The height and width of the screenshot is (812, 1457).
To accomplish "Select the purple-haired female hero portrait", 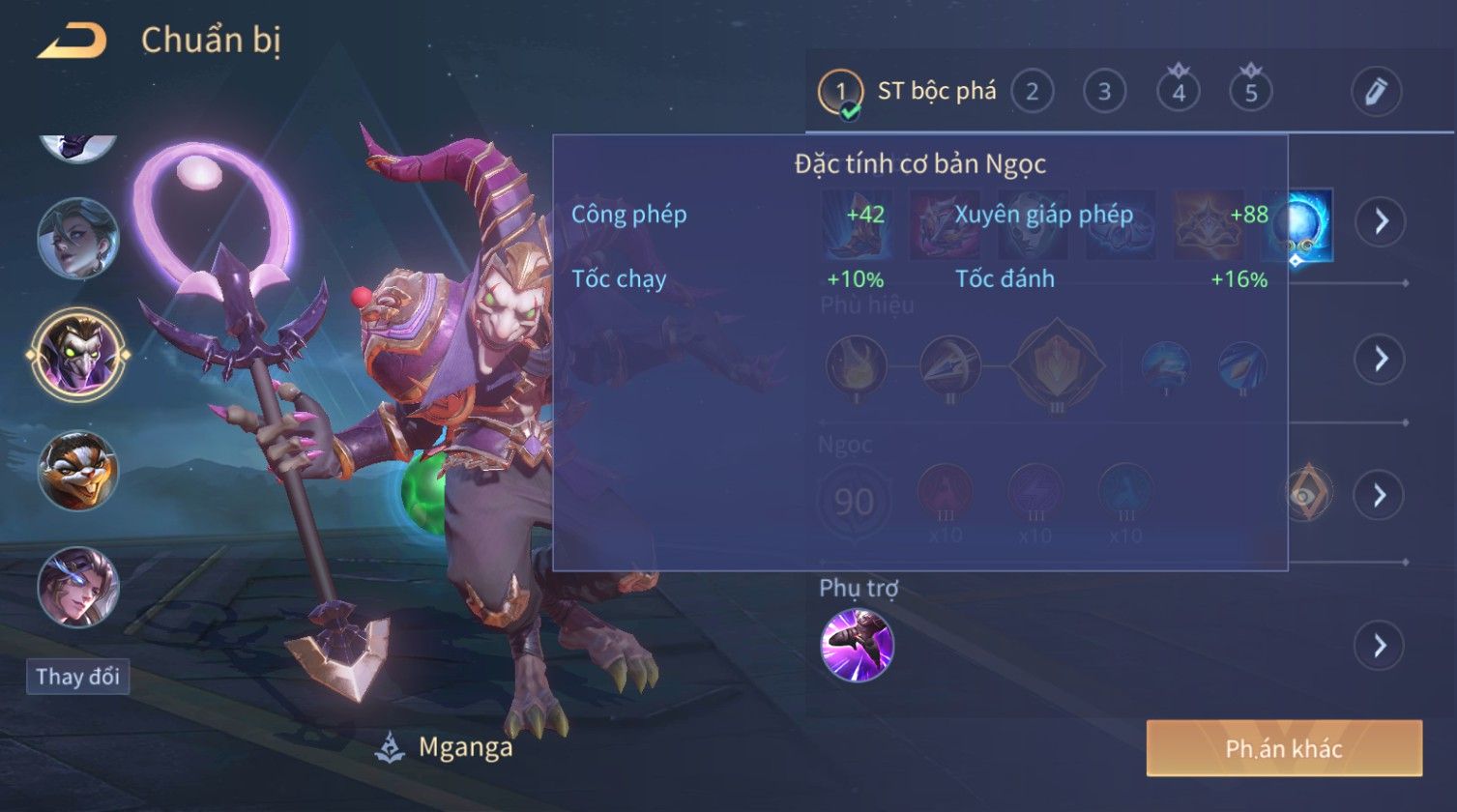I will click(77, 586).
